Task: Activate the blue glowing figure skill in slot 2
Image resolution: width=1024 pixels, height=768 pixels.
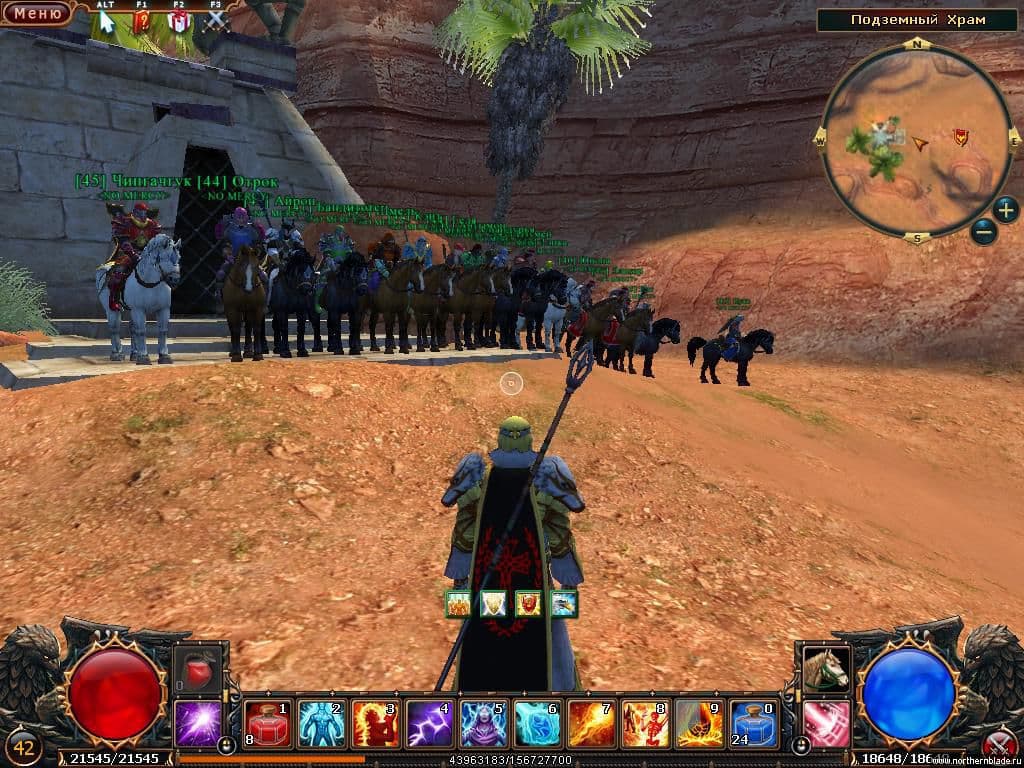Action: pos(322,723)
